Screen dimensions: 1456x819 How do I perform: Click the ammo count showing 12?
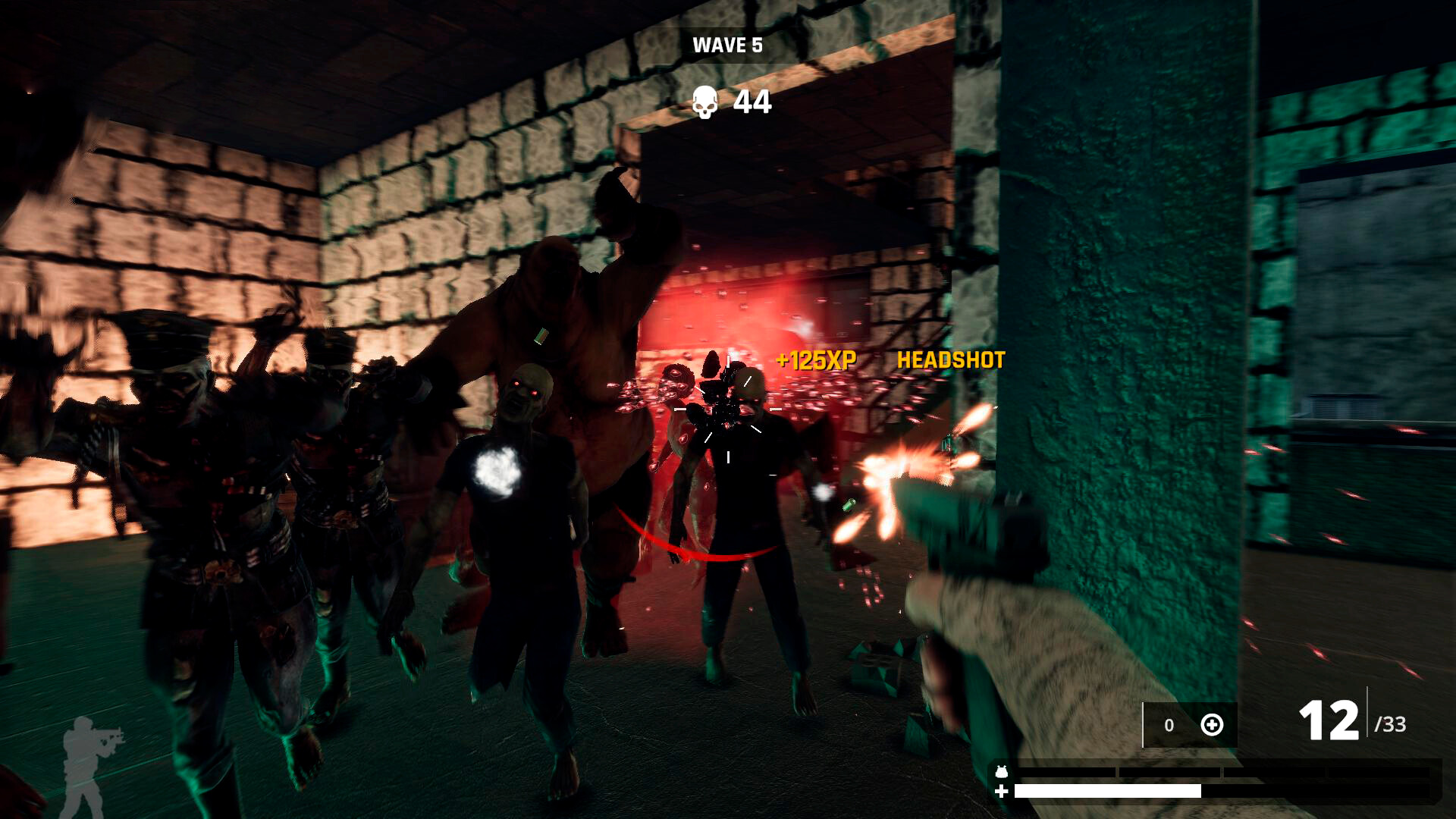[x=1329, y=718]
